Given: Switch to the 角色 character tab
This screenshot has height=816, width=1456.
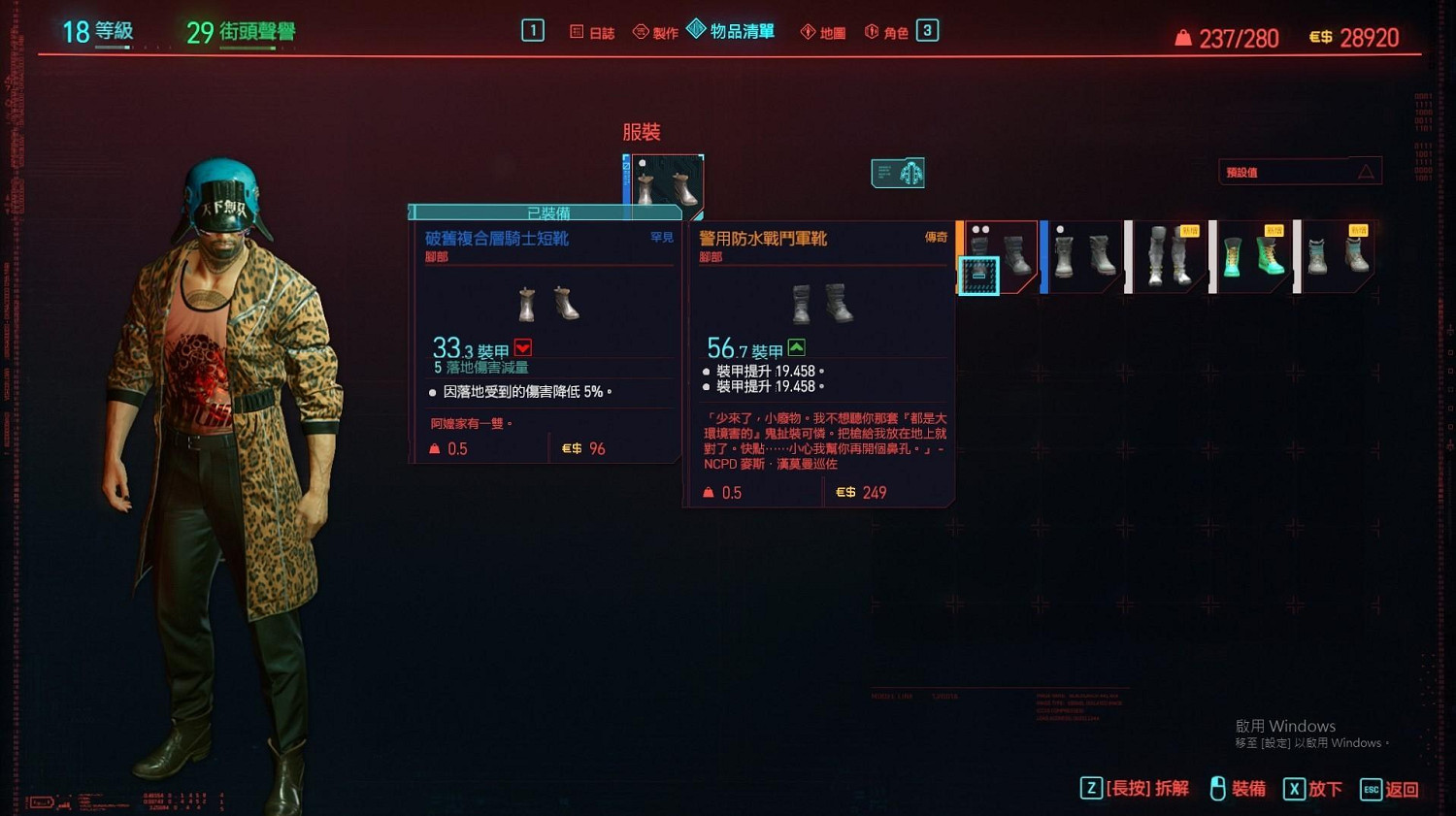Looking at the screenshot, I should tap(894, 30).
